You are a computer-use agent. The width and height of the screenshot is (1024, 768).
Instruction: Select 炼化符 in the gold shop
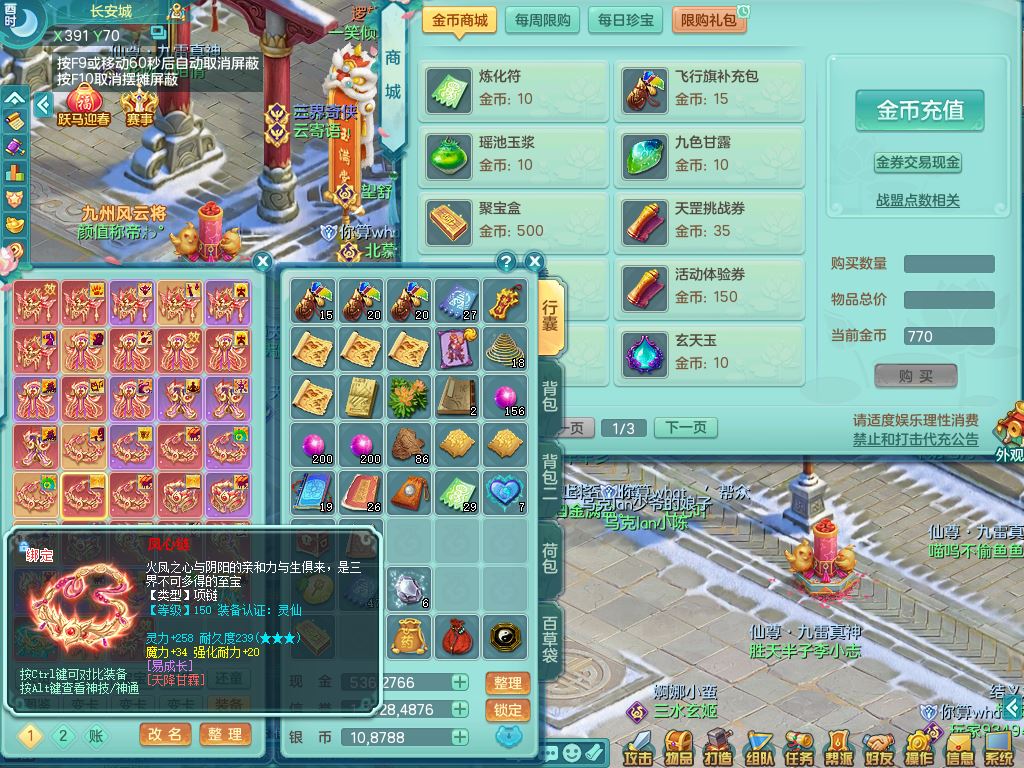[x=514, y=88]
